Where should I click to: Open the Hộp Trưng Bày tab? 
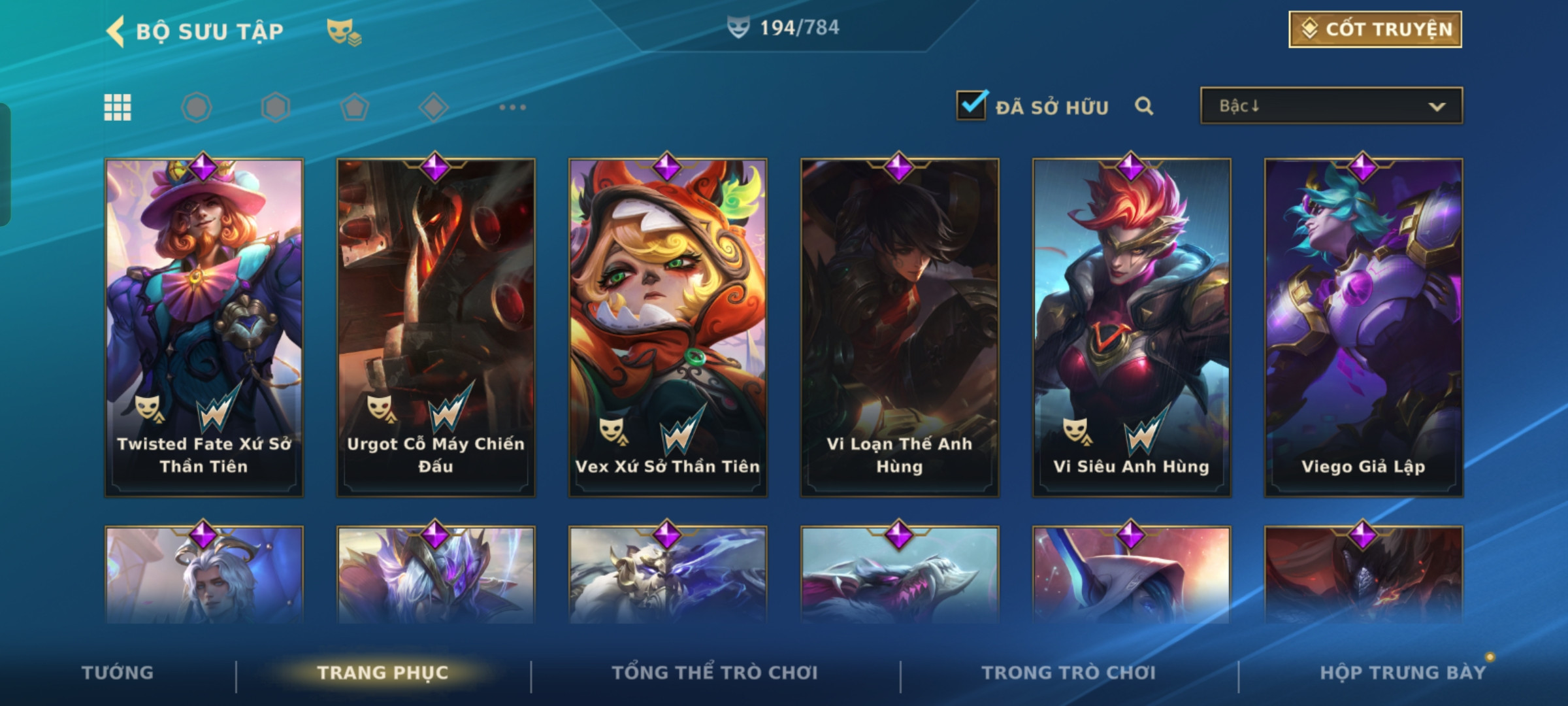[x=1403, y=673]
